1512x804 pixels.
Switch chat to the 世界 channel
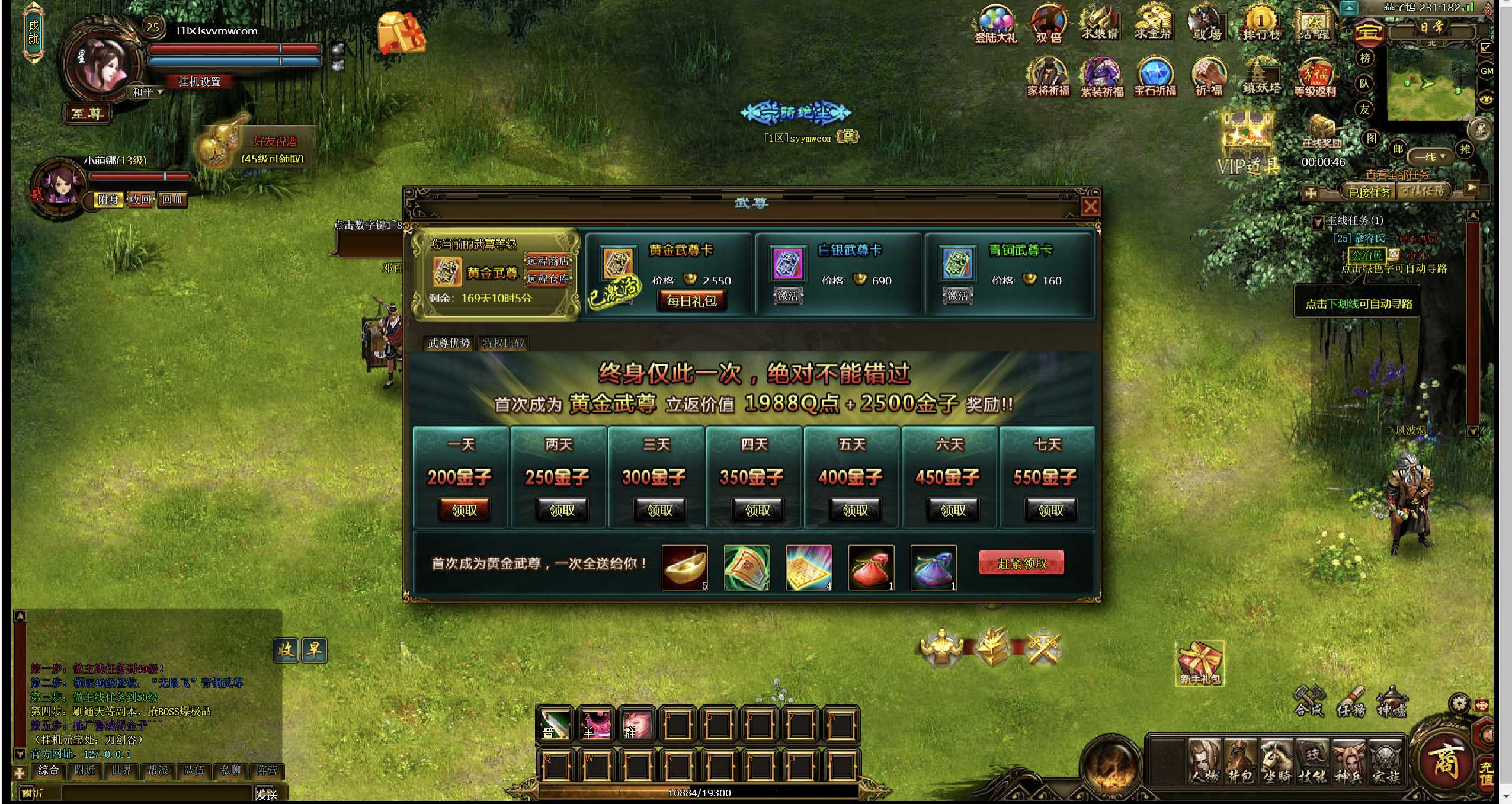(x=121, y=770)
